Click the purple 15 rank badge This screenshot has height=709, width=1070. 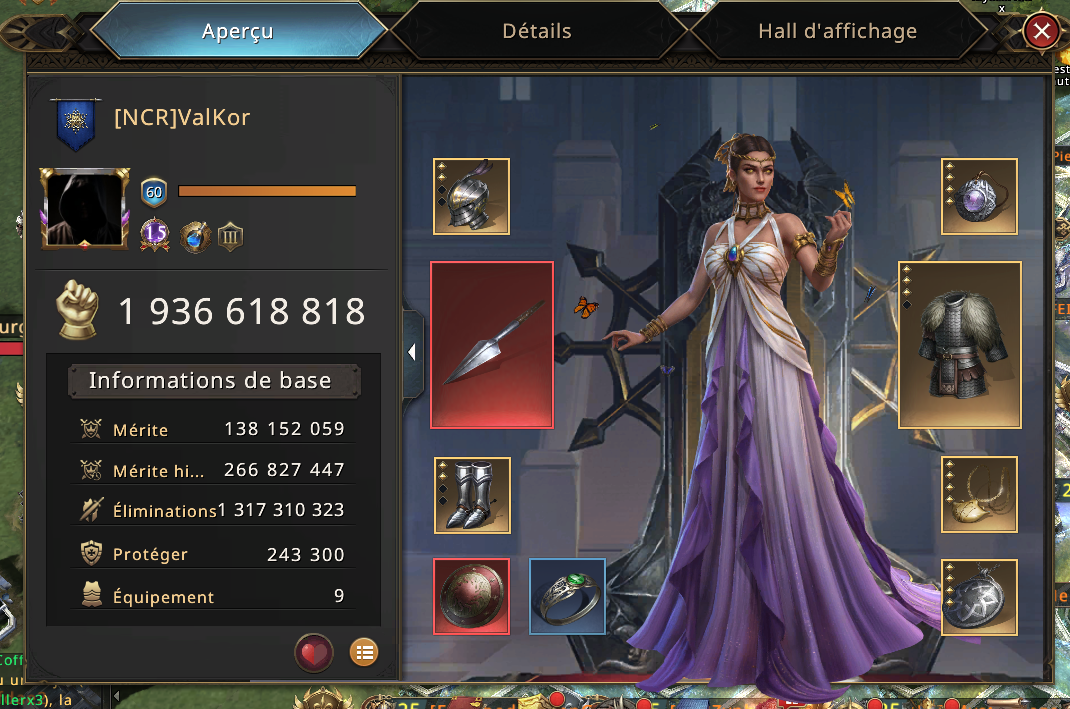point(154,236)
